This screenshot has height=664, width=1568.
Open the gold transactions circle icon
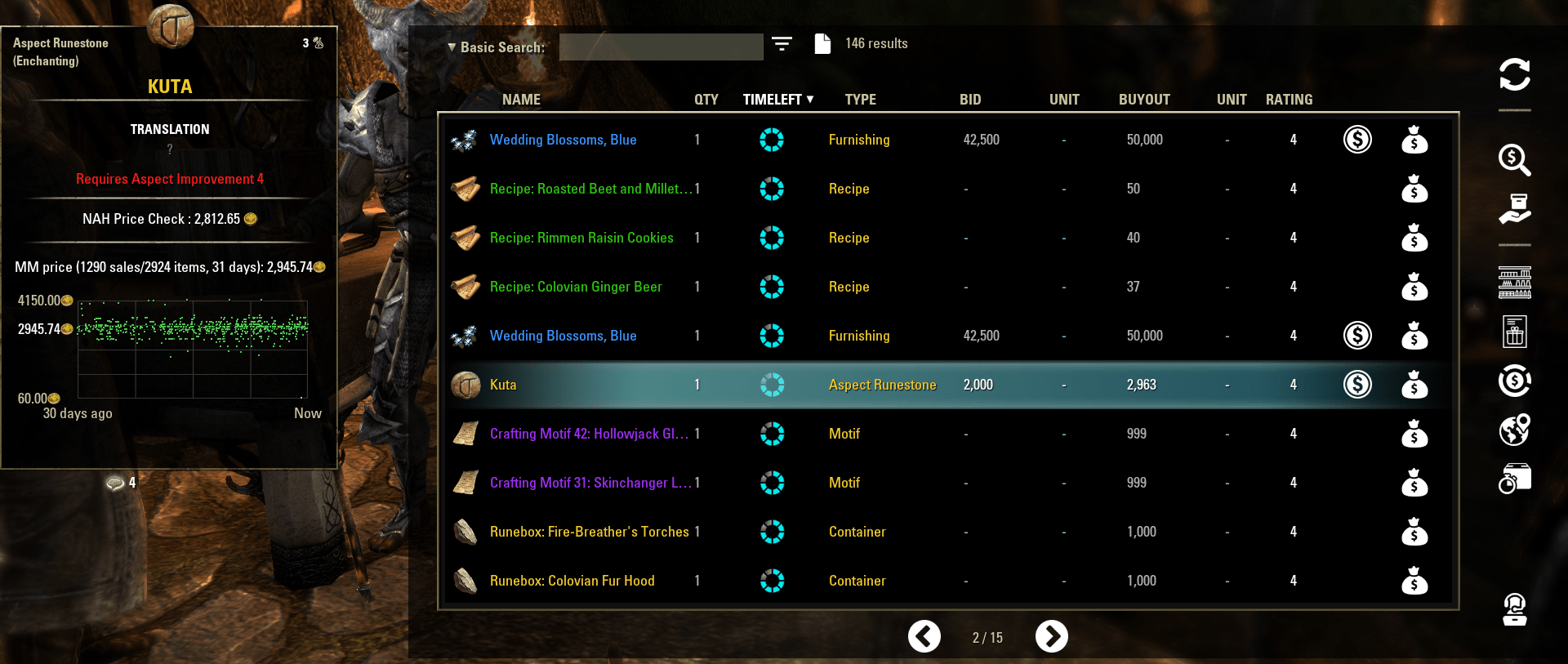coord(1515,381)
